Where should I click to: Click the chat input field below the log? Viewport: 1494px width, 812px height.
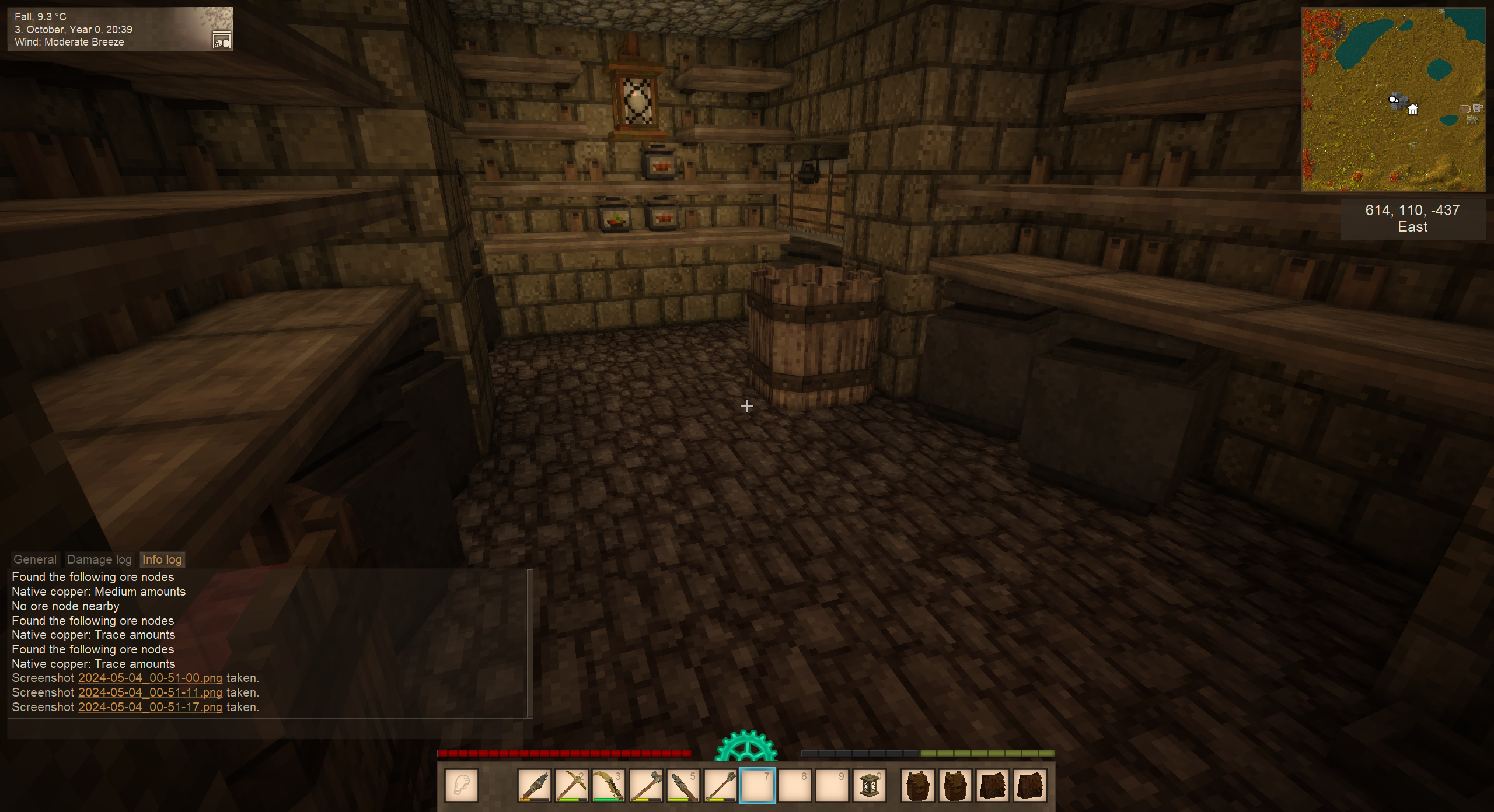pyautogui.click(x=268, y=729)
